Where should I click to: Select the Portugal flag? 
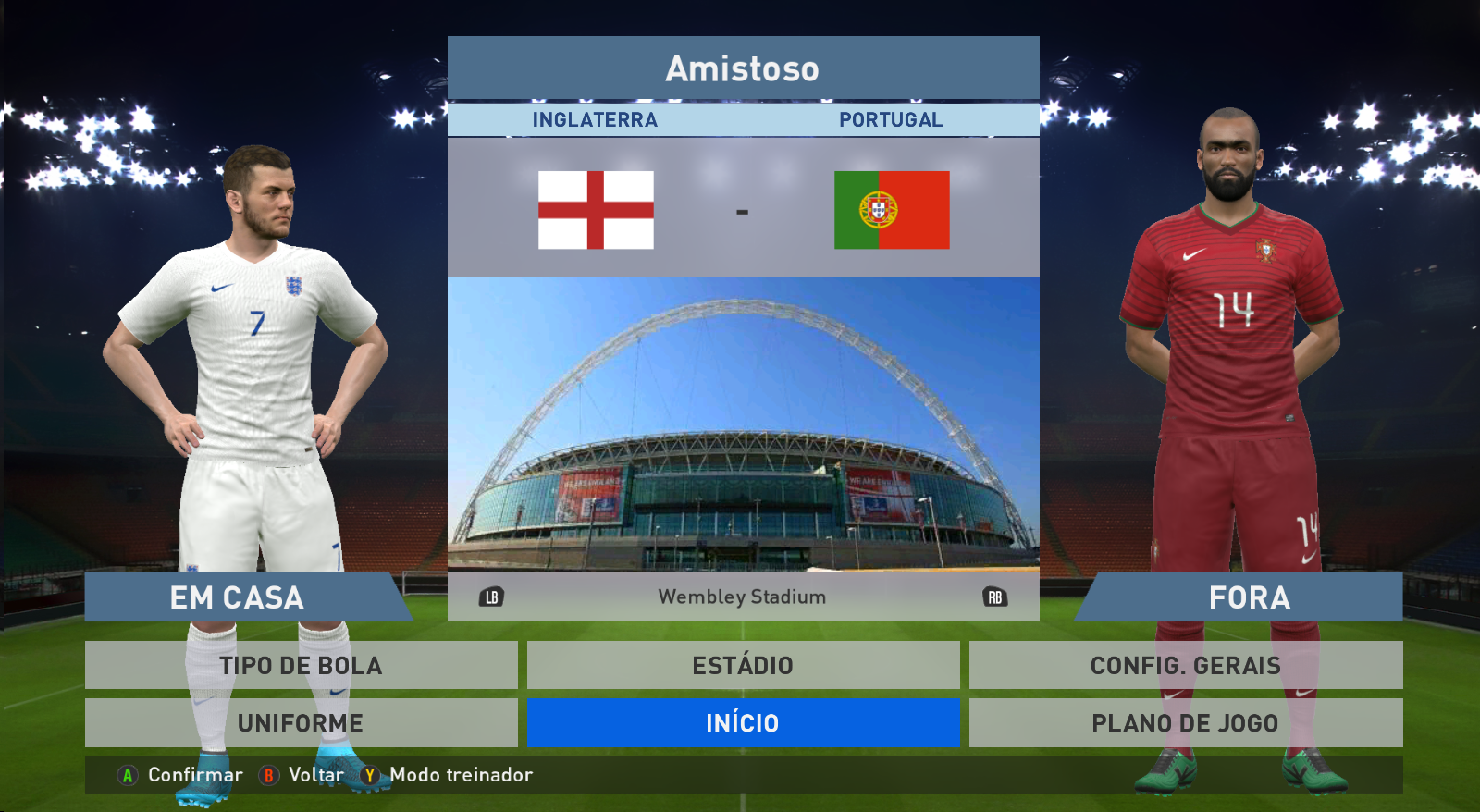click(892, 210)
